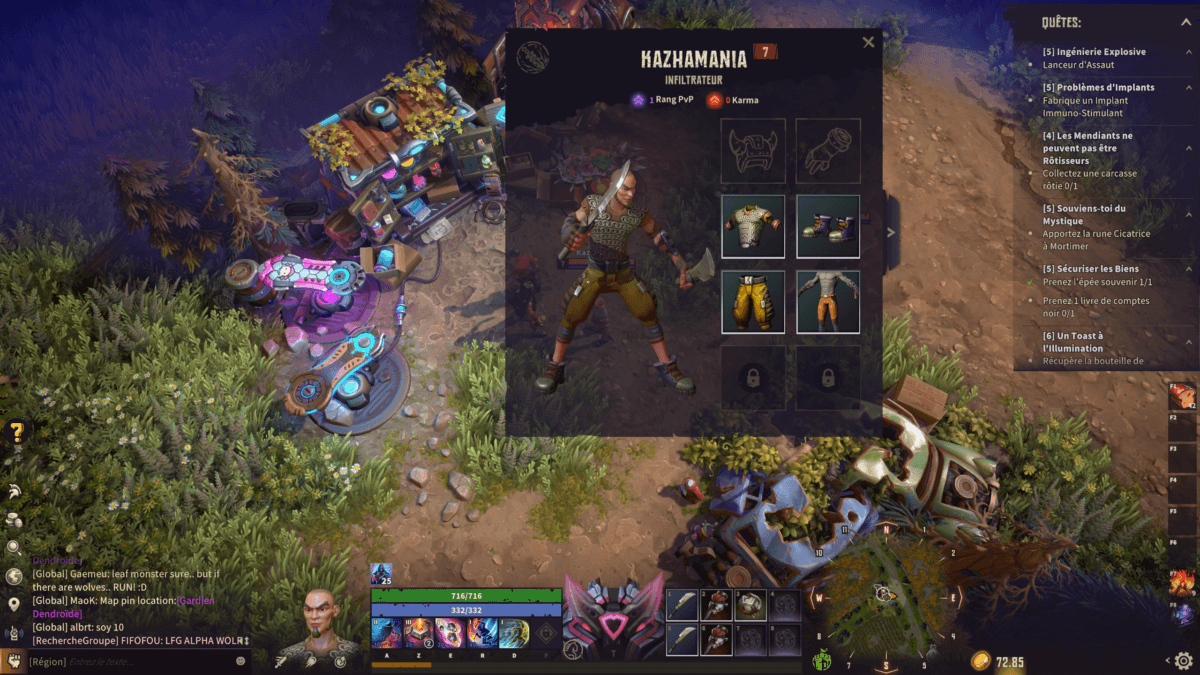Viewport: 1200px width, 675px height.
Task: Select the equipped chest armor slot
Action: [x=753, y=226]
